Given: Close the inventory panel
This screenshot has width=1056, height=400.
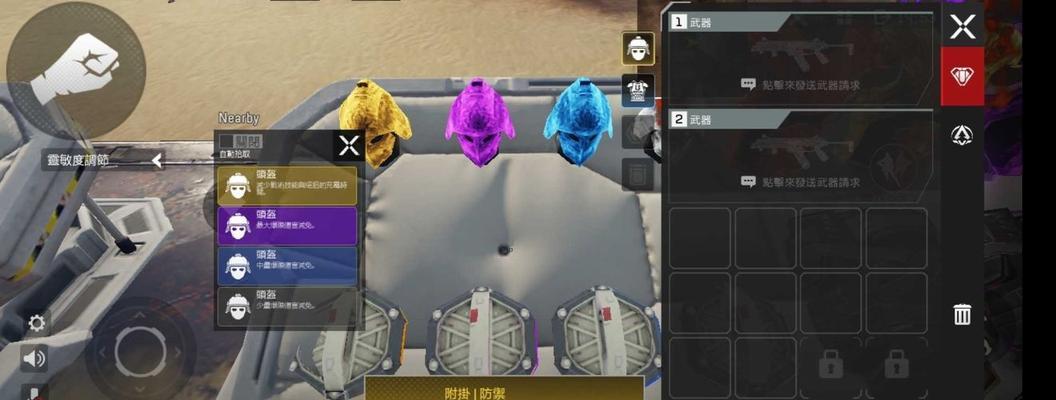Looking at the screenshot, I should (962, 27).
